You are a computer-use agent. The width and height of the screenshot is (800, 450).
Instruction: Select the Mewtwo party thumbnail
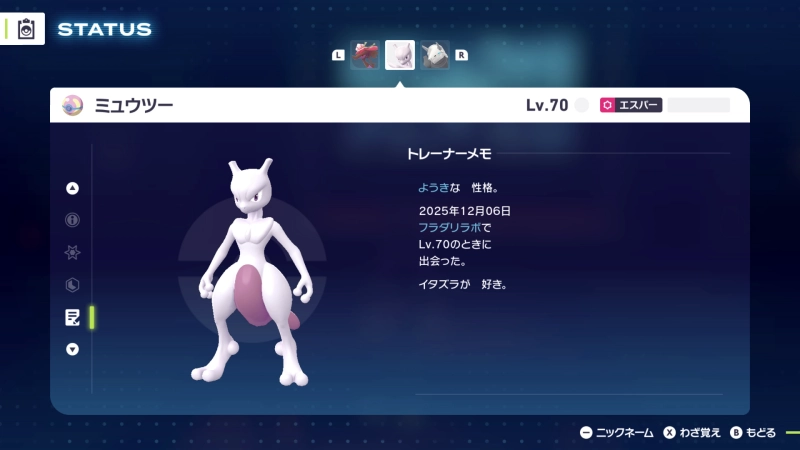400,55
